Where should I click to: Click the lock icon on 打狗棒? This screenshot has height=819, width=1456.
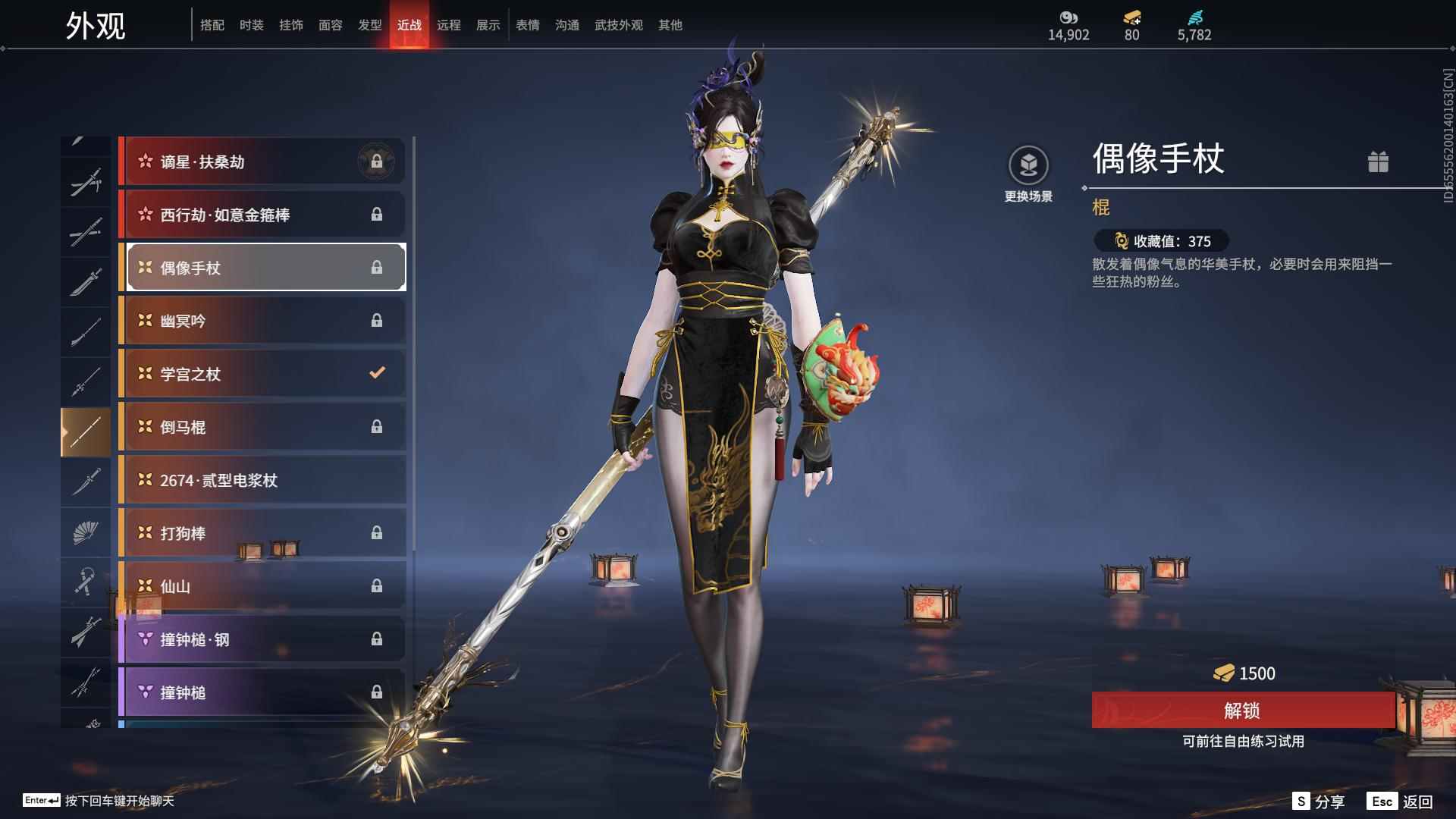click(x=377, y=532)
